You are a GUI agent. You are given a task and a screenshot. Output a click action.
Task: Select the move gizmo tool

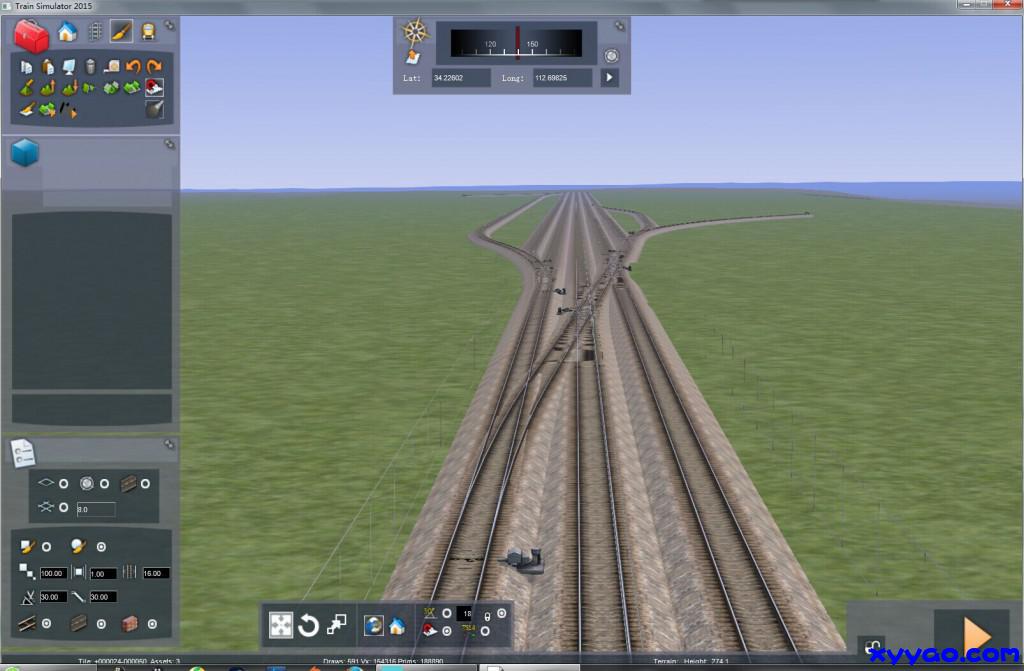[x=281, y=626]
